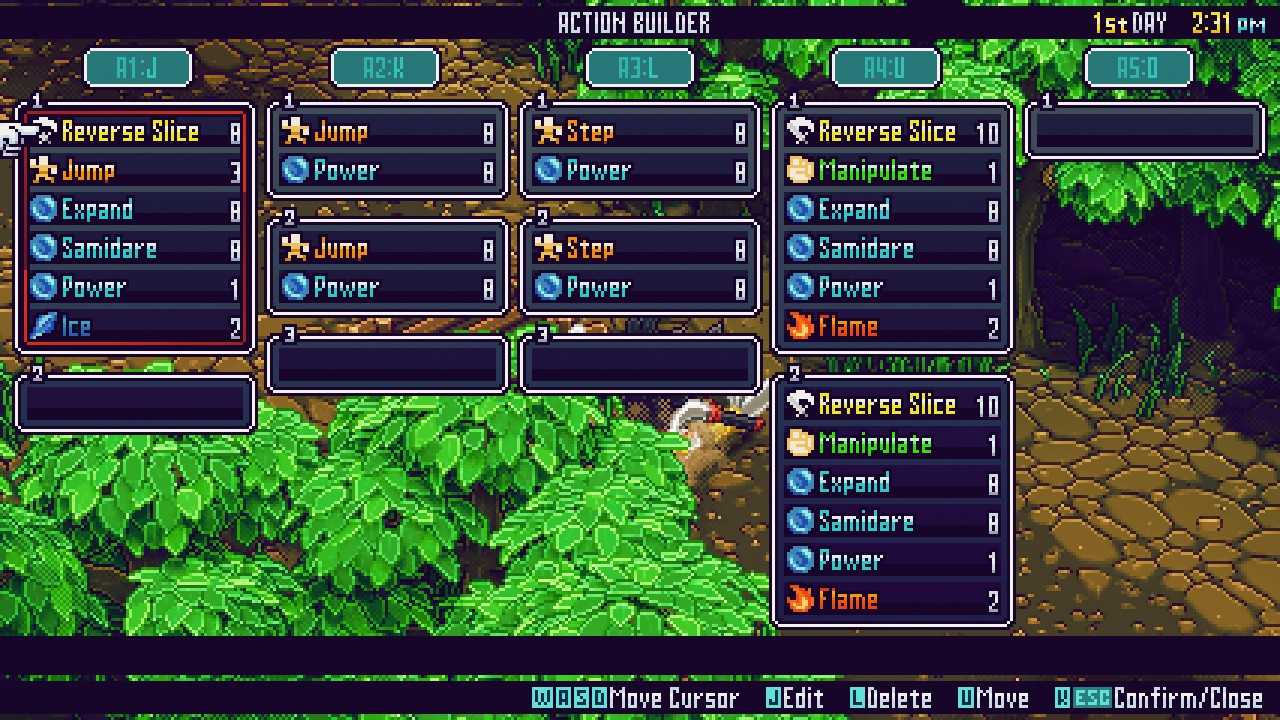Switch to the A2:K action tab
This screenshot has height=720, width=1280.
coord(385,68)
